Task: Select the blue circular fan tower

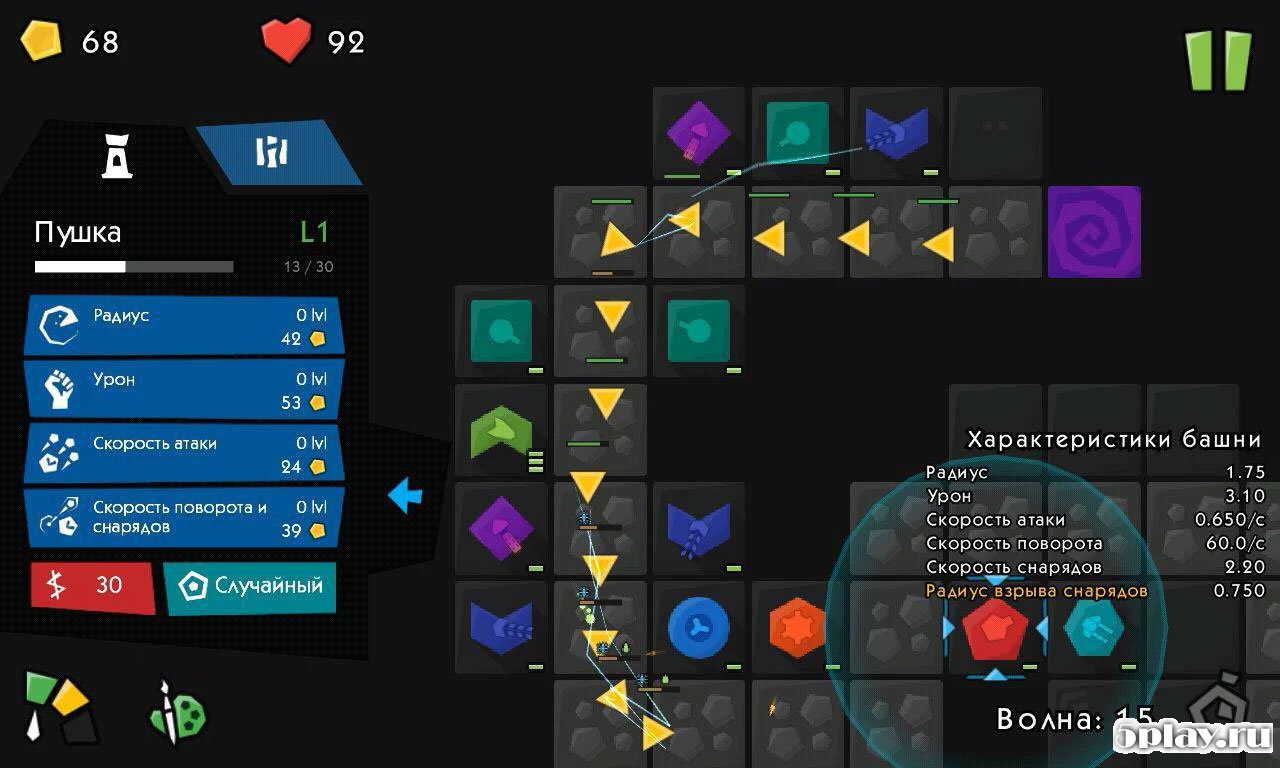Action: click(699, 628)
